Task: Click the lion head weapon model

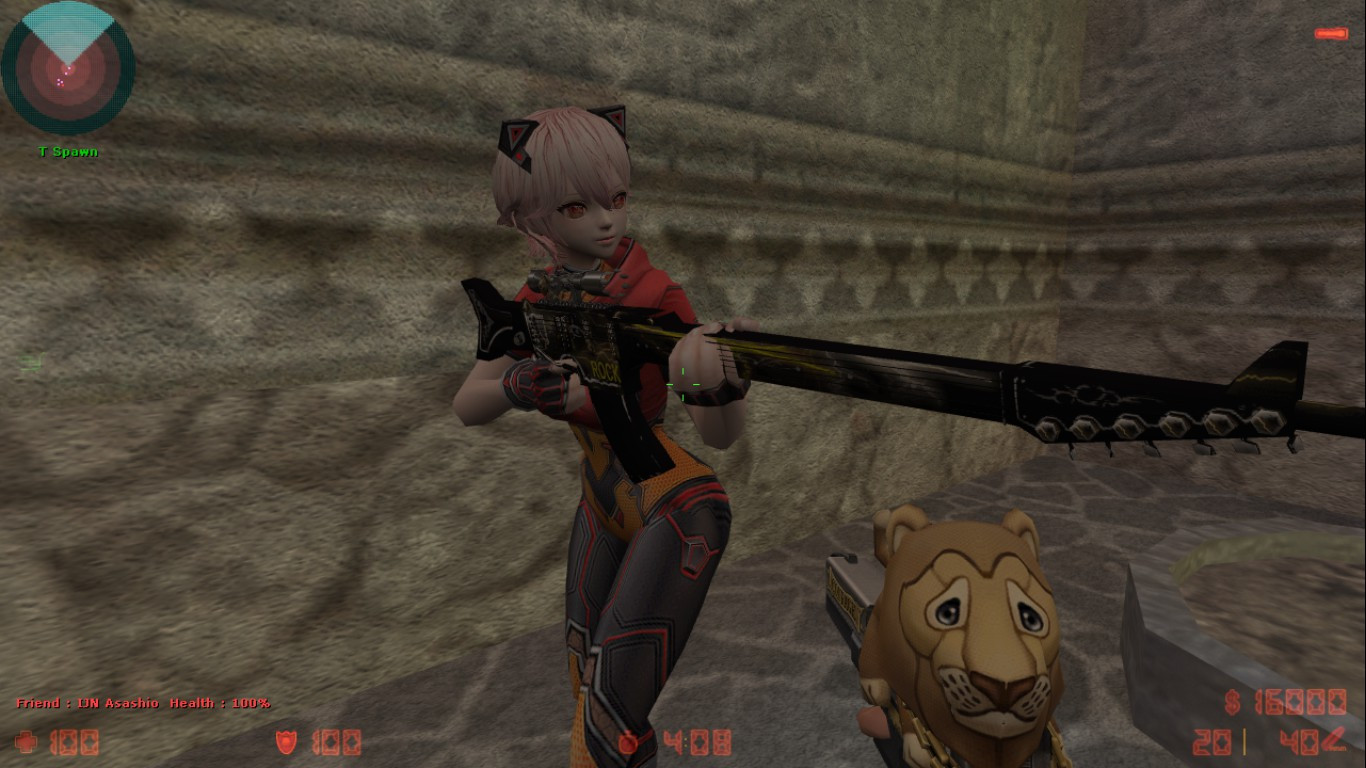Action: 965,620
